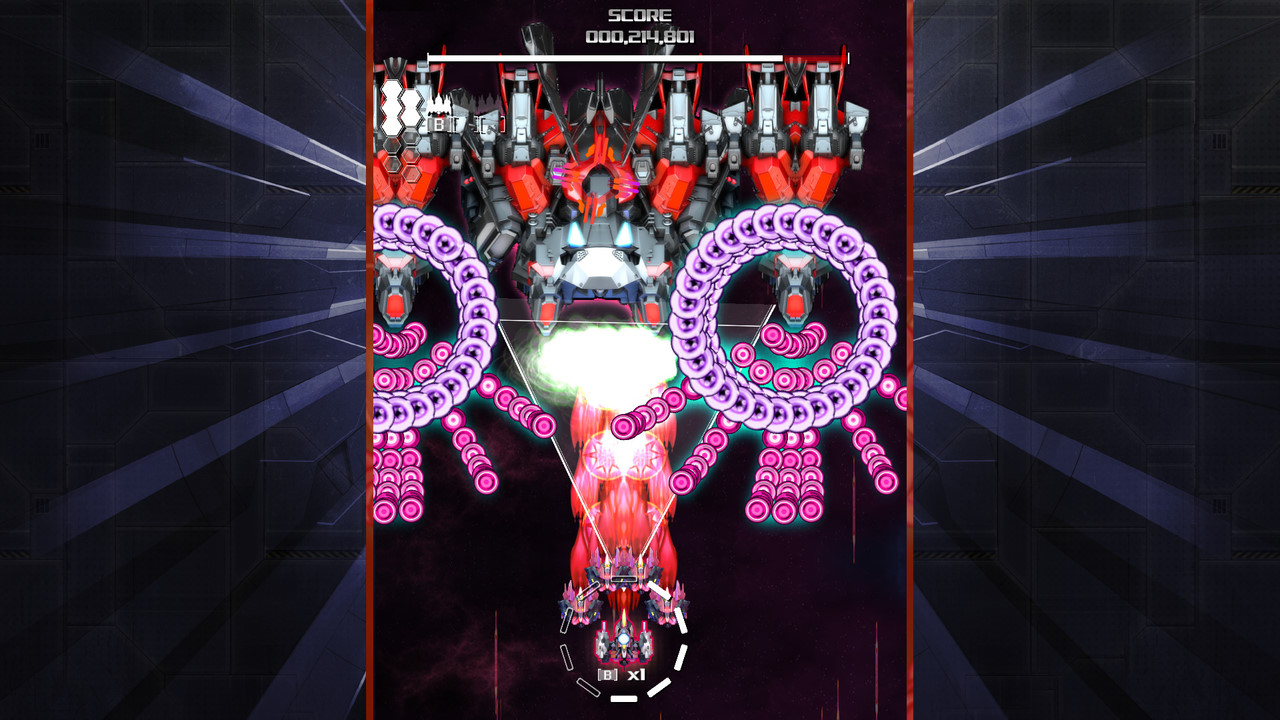Click the small [B] weapon icon near the shields
This screenshot has width=1280, height=720.
click(x=439, y=123)
